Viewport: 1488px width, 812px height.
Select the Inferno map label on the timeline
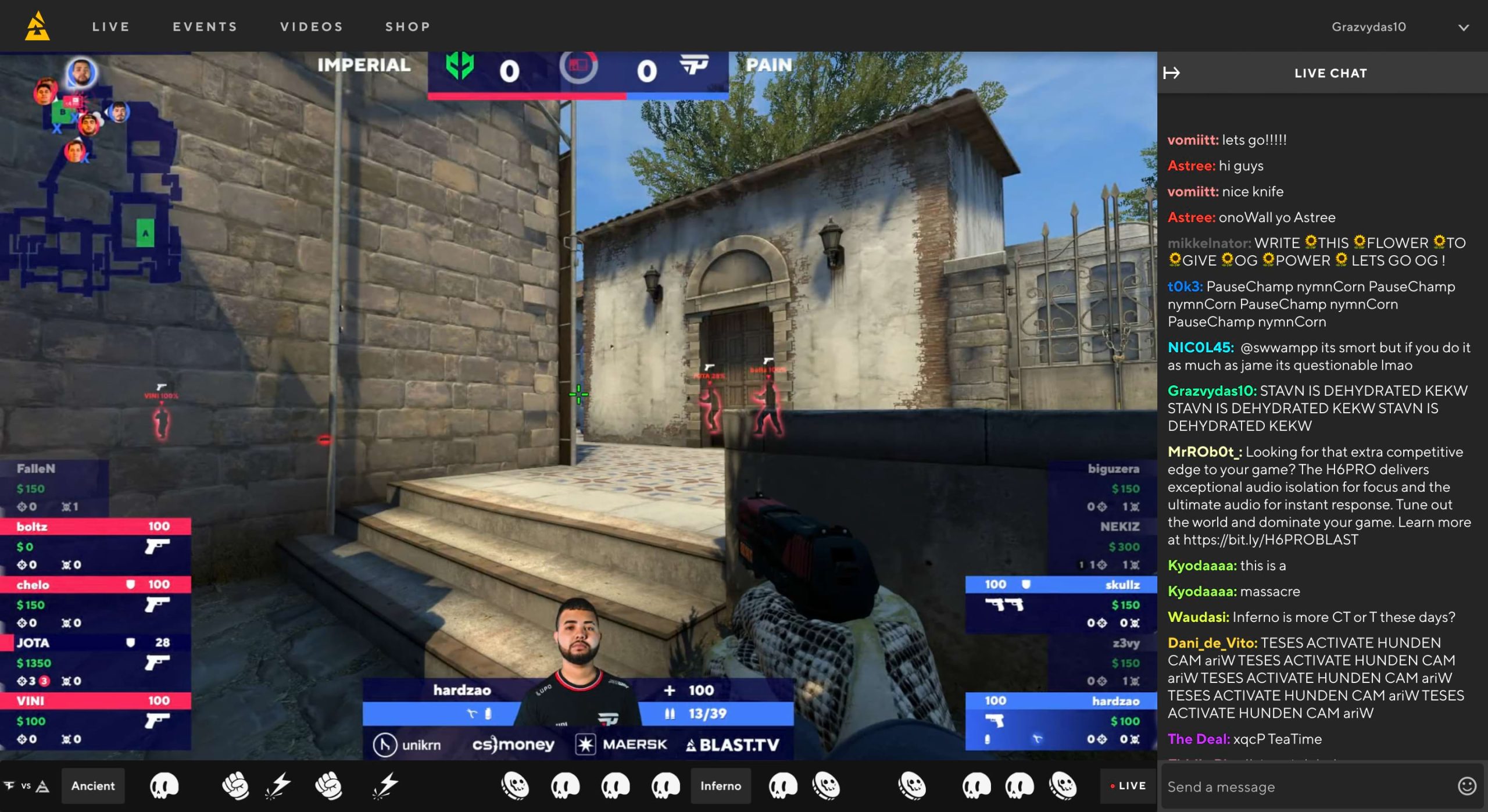coord(721,785)
